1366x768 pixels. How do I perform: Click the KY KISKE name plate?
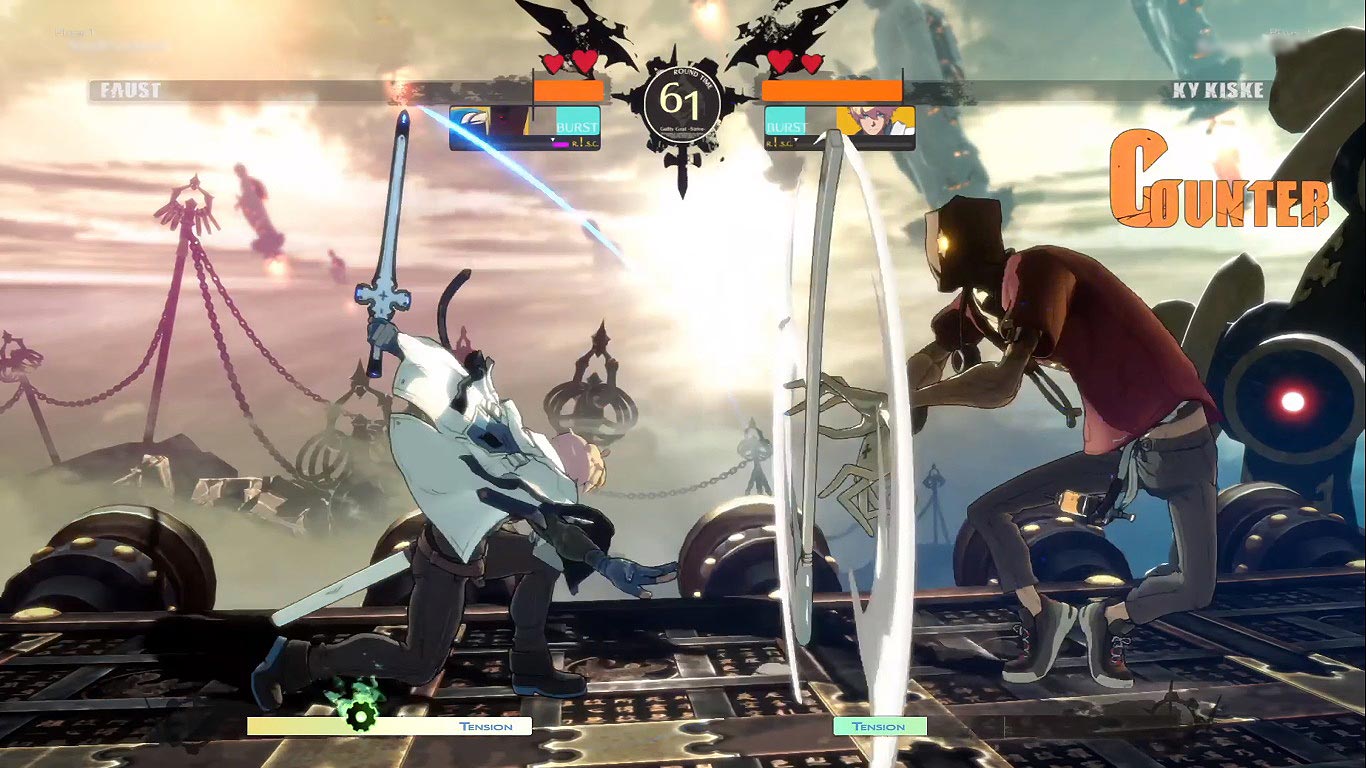click(1218, 89)
